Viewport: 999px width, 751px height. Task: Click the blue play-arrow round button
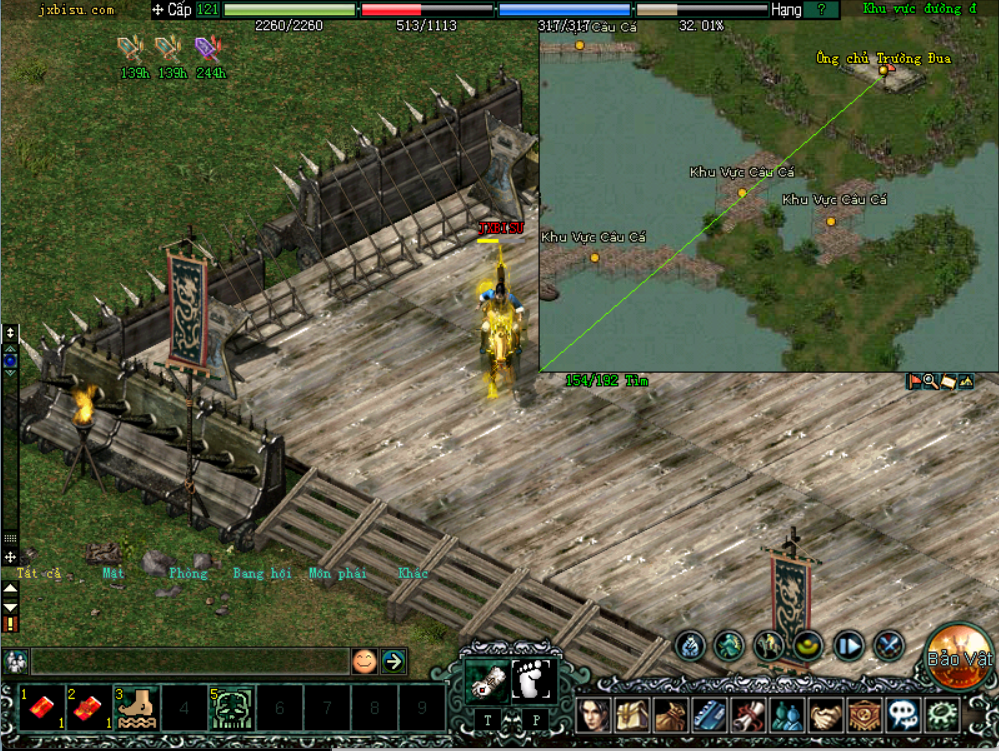(x=849, y=646)
